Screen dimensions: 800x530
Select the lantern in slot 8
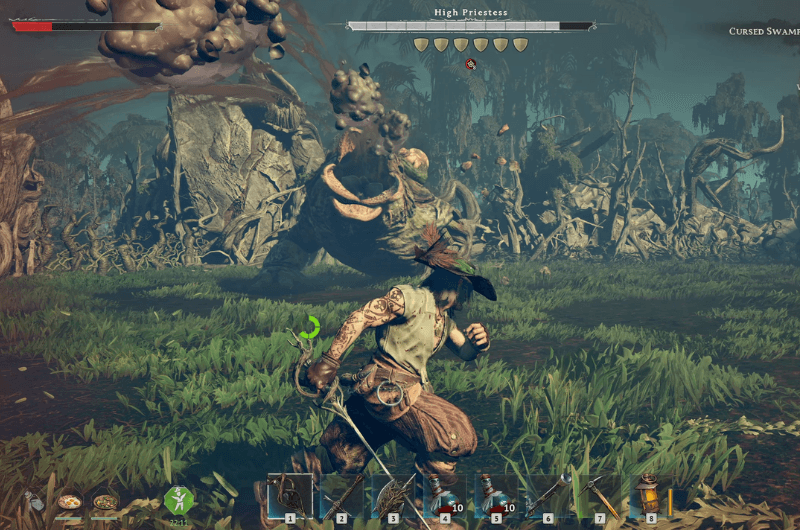pyautogui.click(x=650, y=496)
